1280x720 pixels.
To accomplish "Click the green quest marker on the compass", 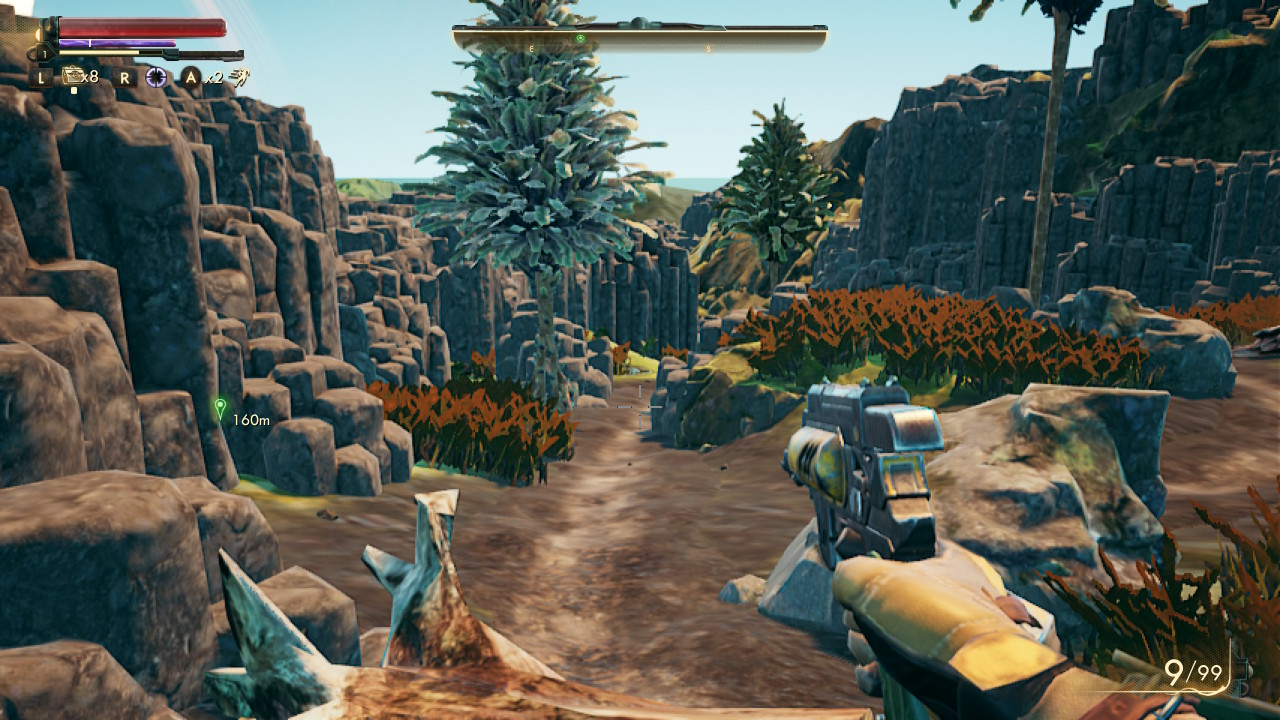I will pos(580,39).
